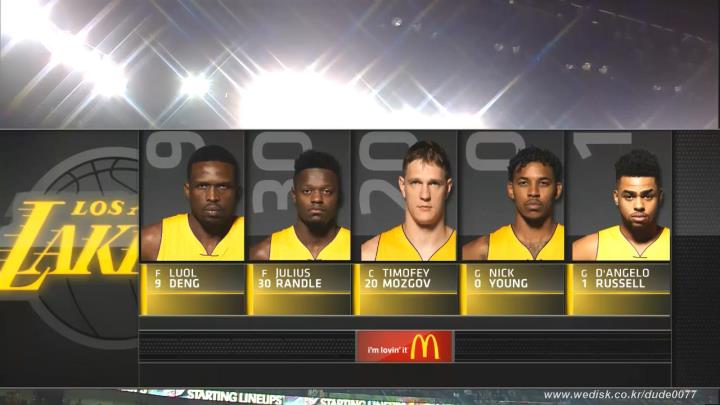Pick the D'Angelo Russell player card

pyautogui.click(x=619, y=220)
